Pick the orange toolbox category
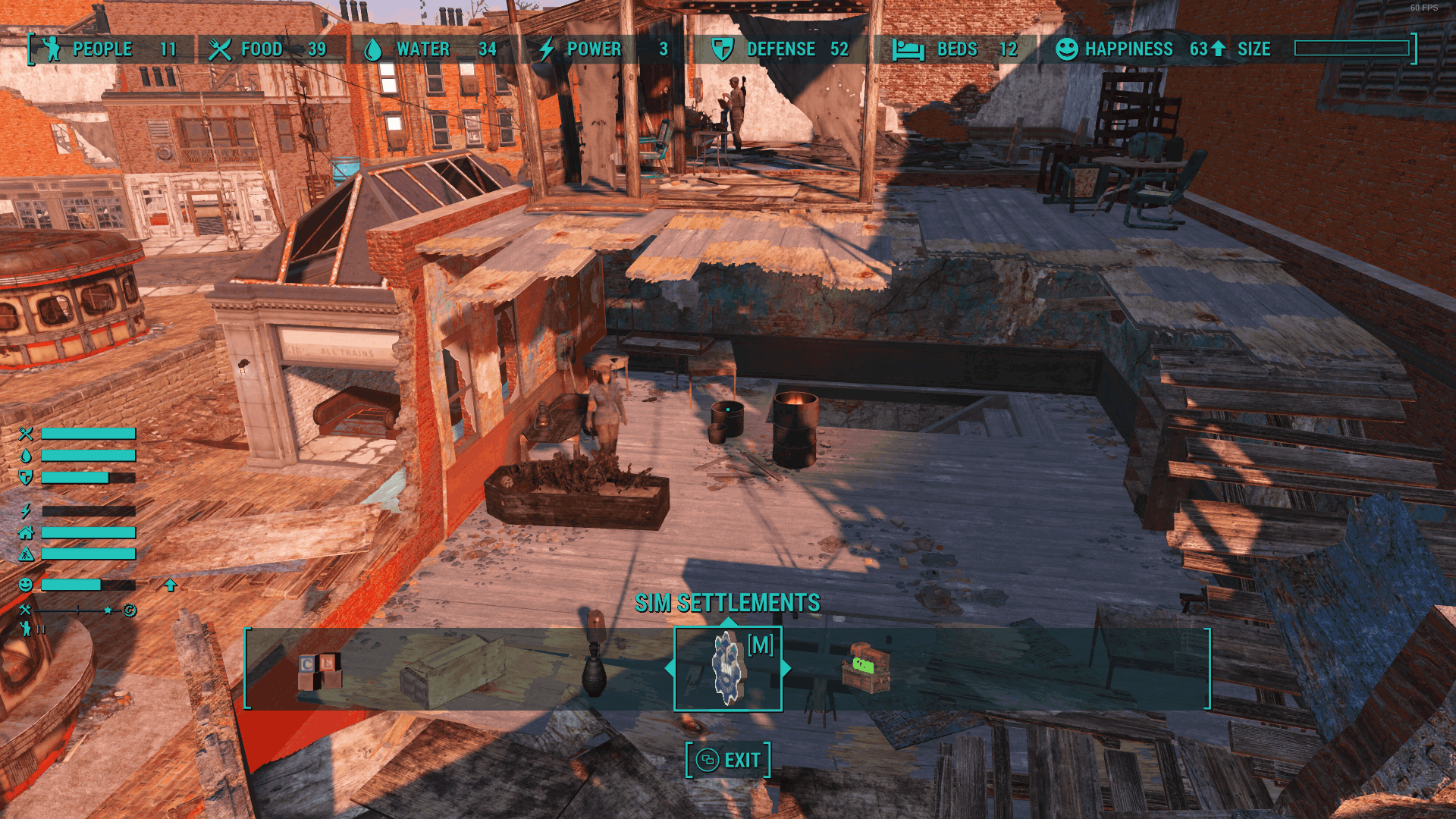Screen dimensions: 1456x819 [865, 668]
